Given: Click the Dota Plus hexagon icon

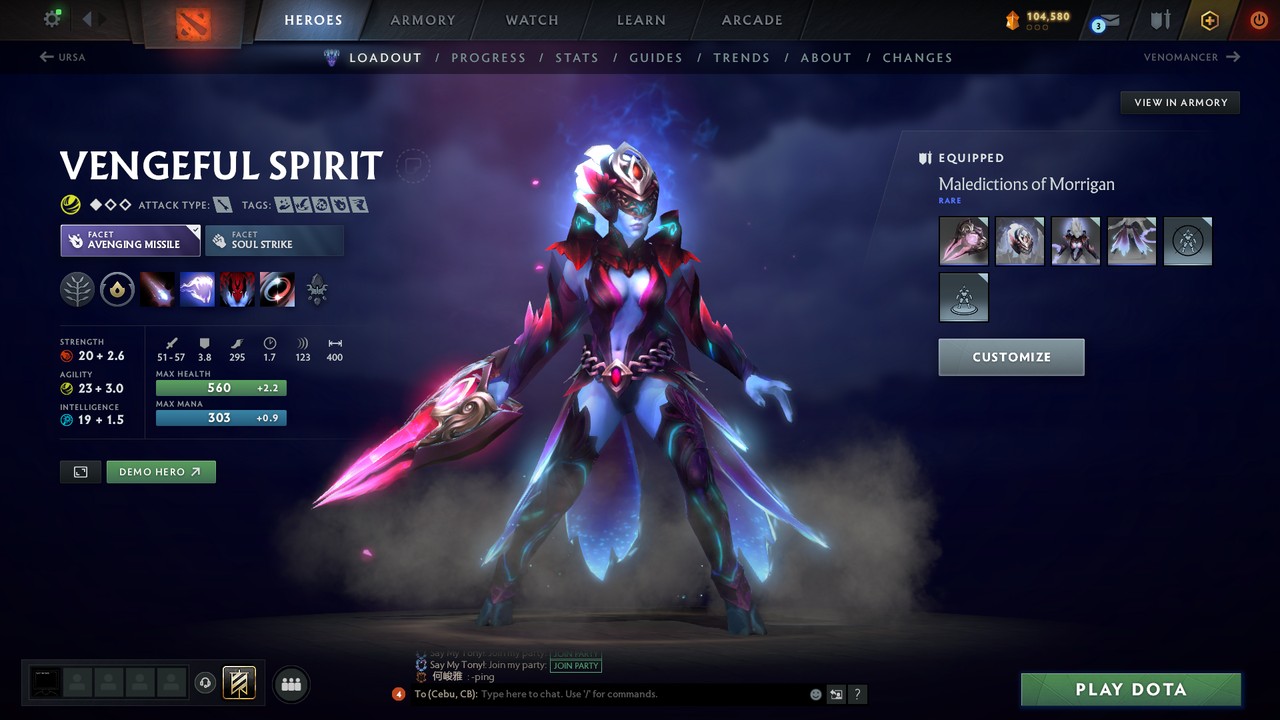Looking at the screenshot, I should click(x=1209, y=20).
